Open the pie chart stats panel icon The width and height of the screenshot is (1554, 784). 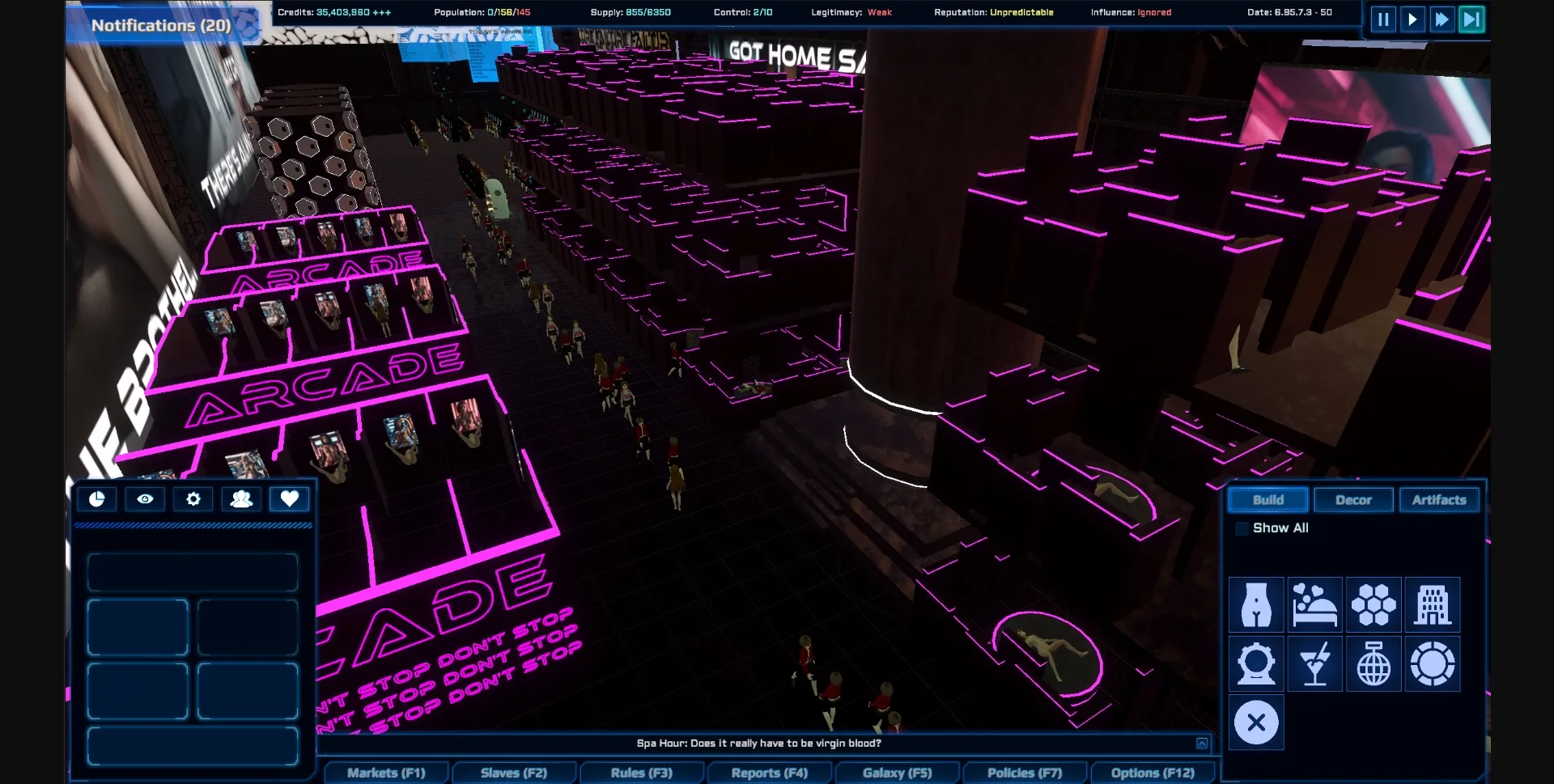click(97, 499)
